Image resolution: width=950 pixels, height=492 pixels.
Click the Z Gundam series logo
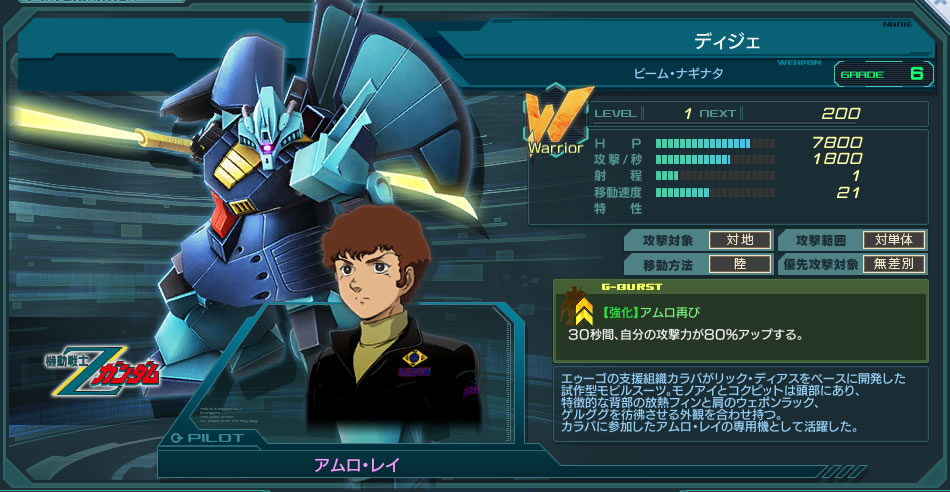[103, 368]
